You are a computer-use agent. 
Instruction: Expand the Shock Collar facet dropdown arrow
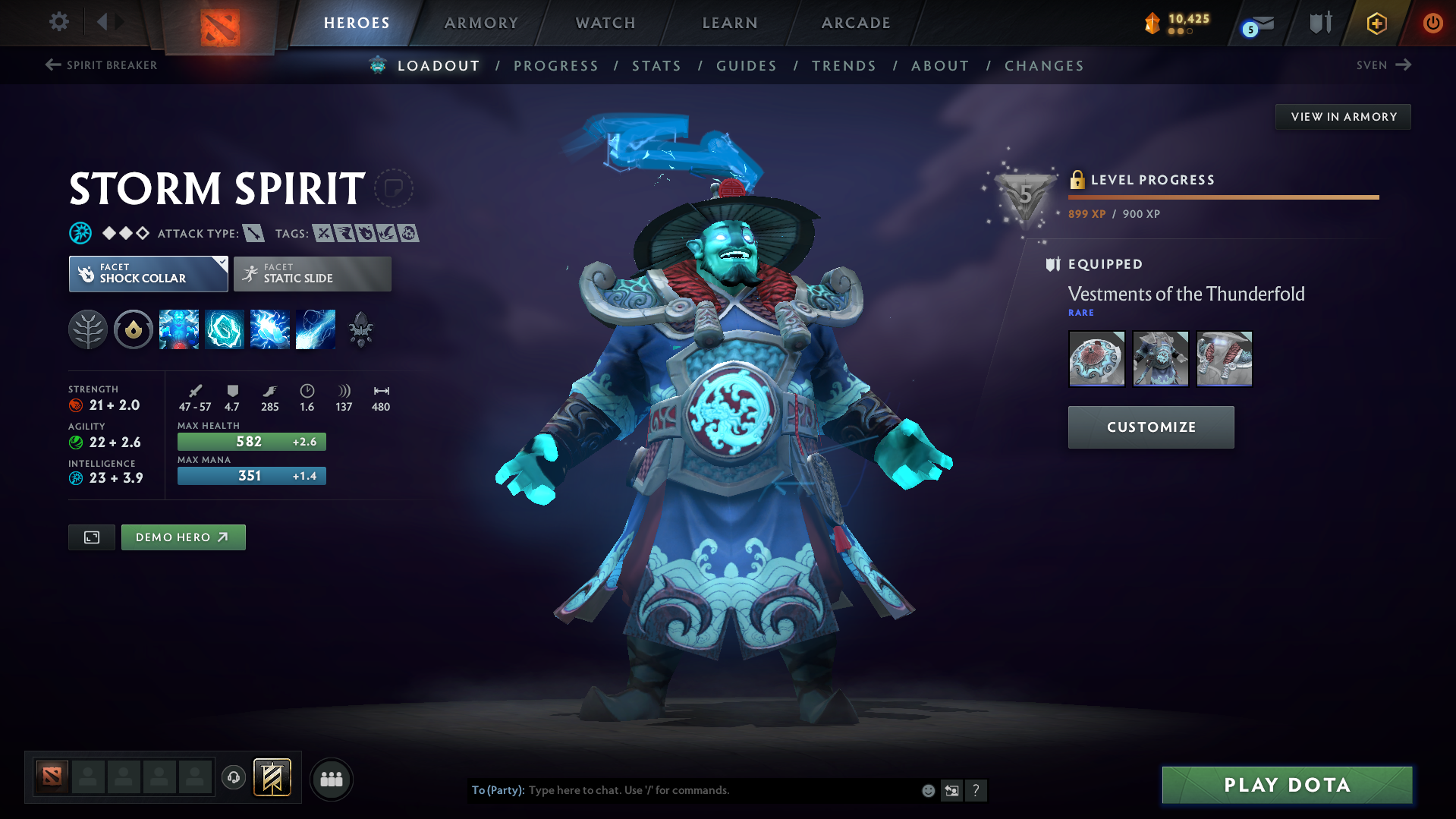(222, 263)
